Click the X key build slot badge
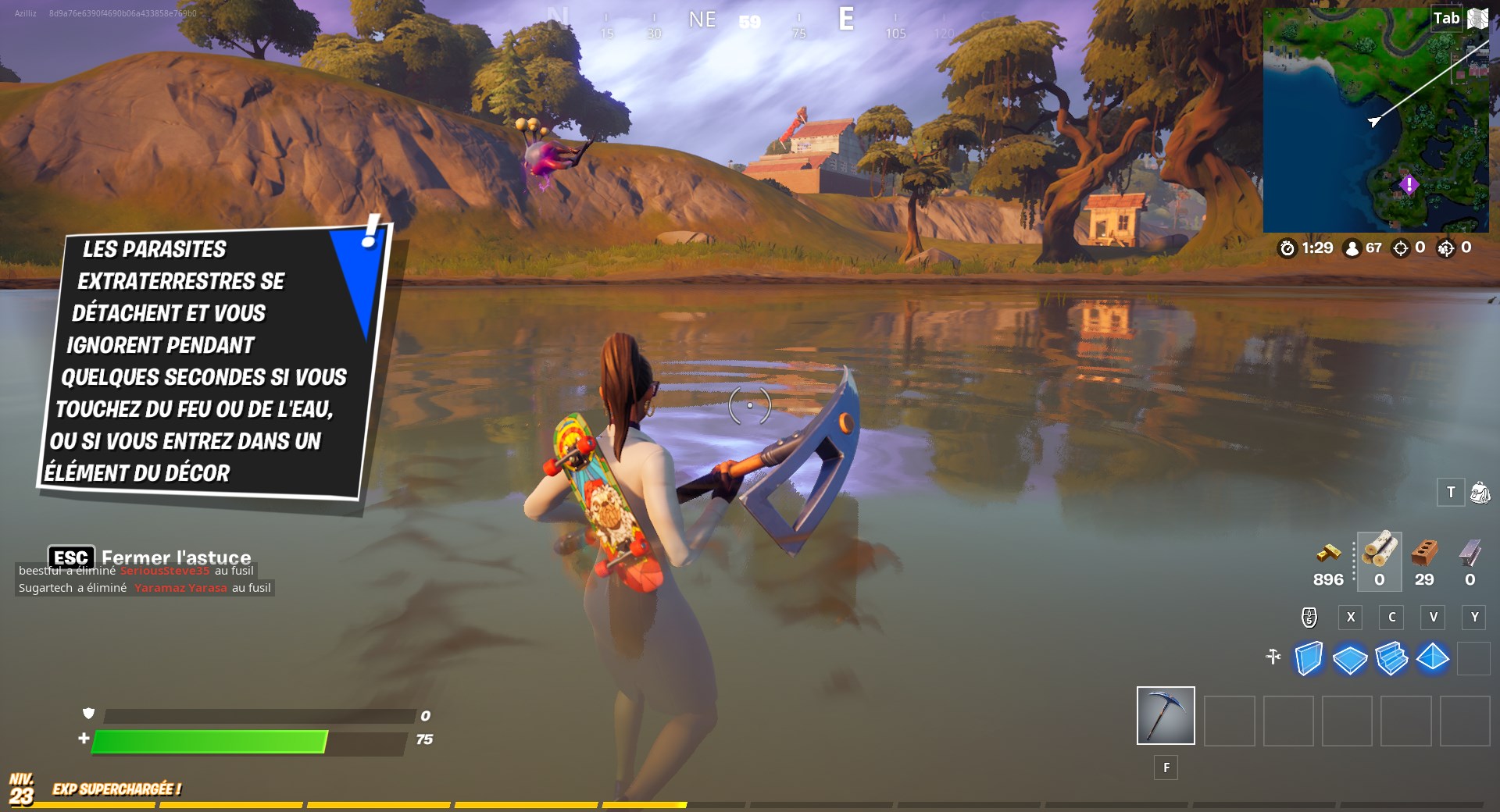 click(x=1350, y=618)
